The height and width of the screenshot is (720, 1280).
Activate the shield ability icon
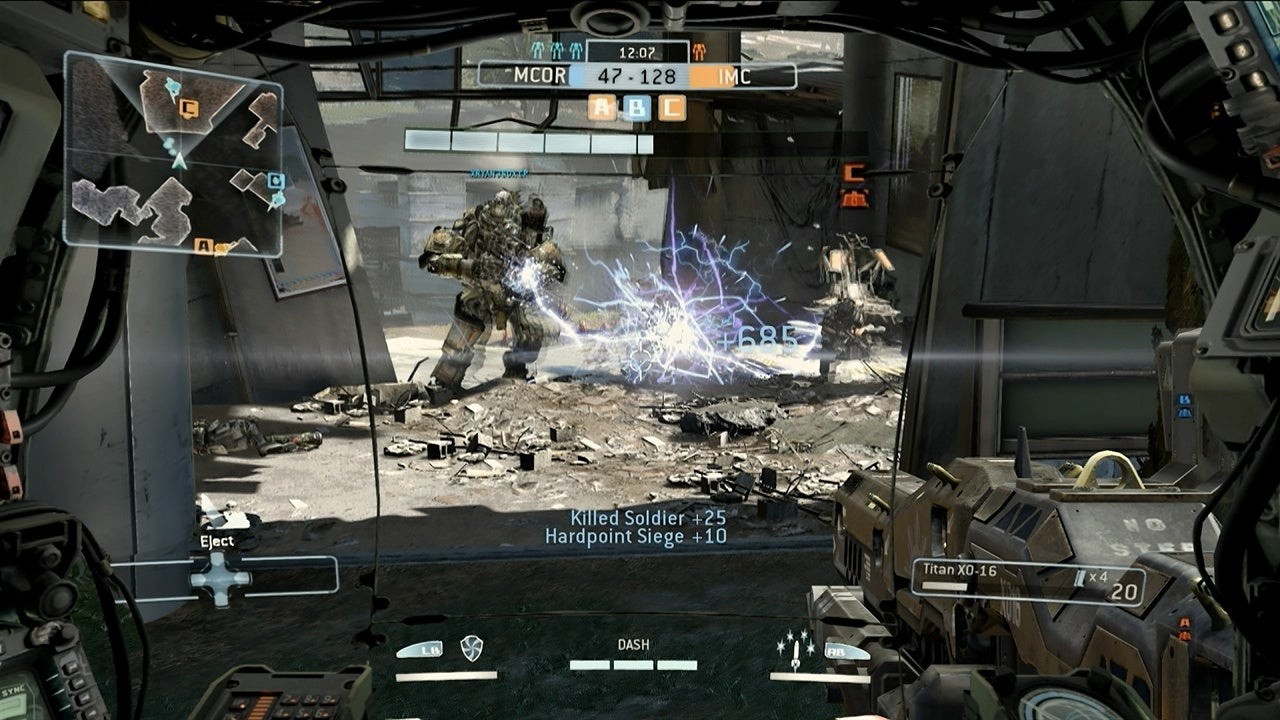pos(471,648)
